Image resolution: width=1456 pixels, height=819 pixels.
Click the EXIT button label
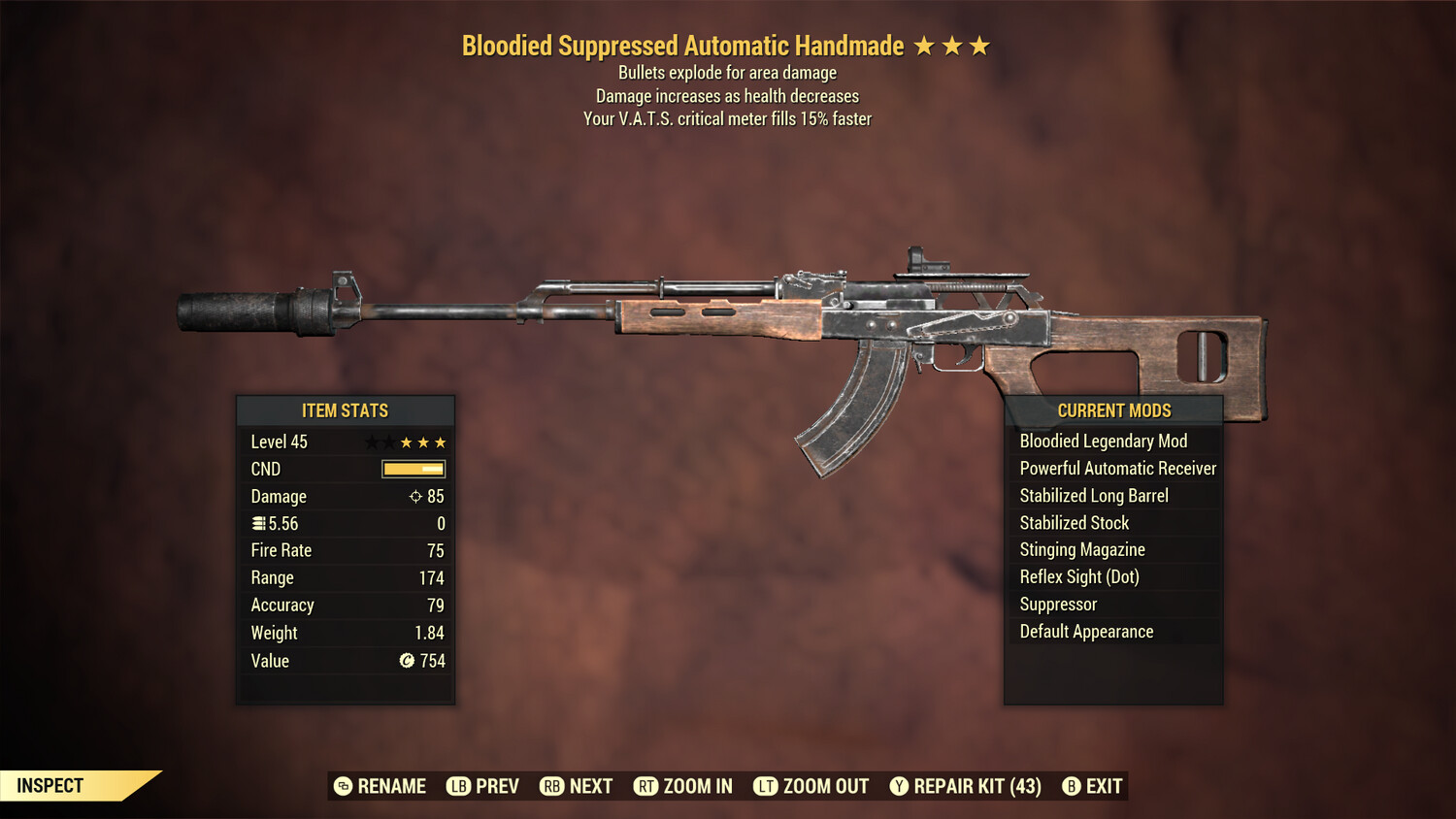1106,786
